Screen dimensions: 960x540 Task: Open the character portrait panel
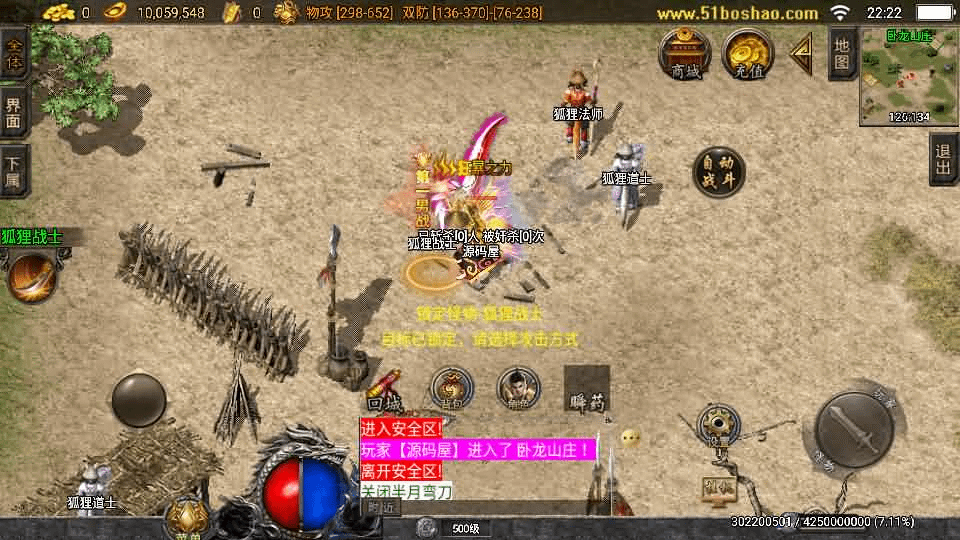tap(518, 388)
